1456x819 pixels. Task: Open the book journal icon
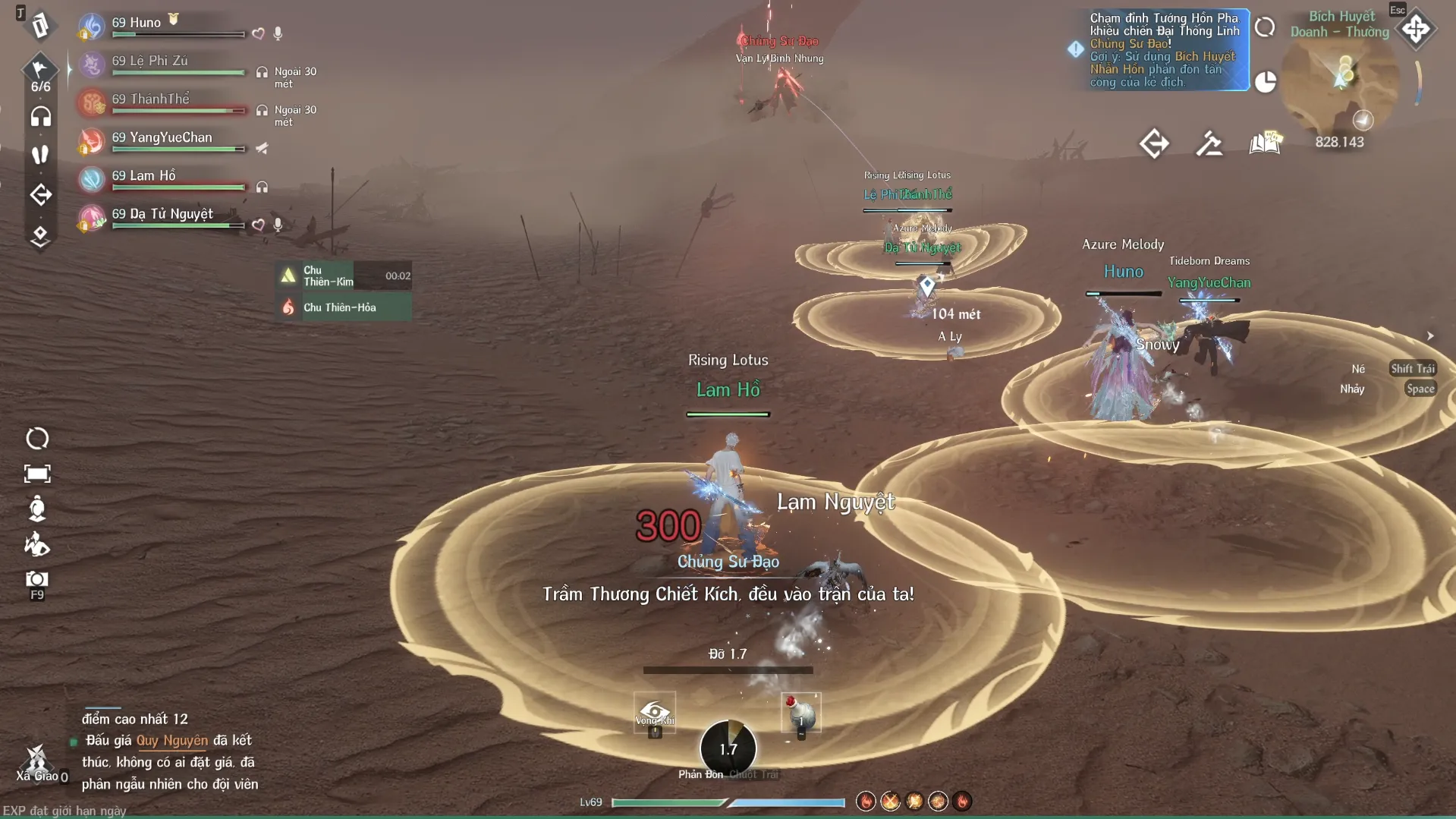(x=1265, y=143)
